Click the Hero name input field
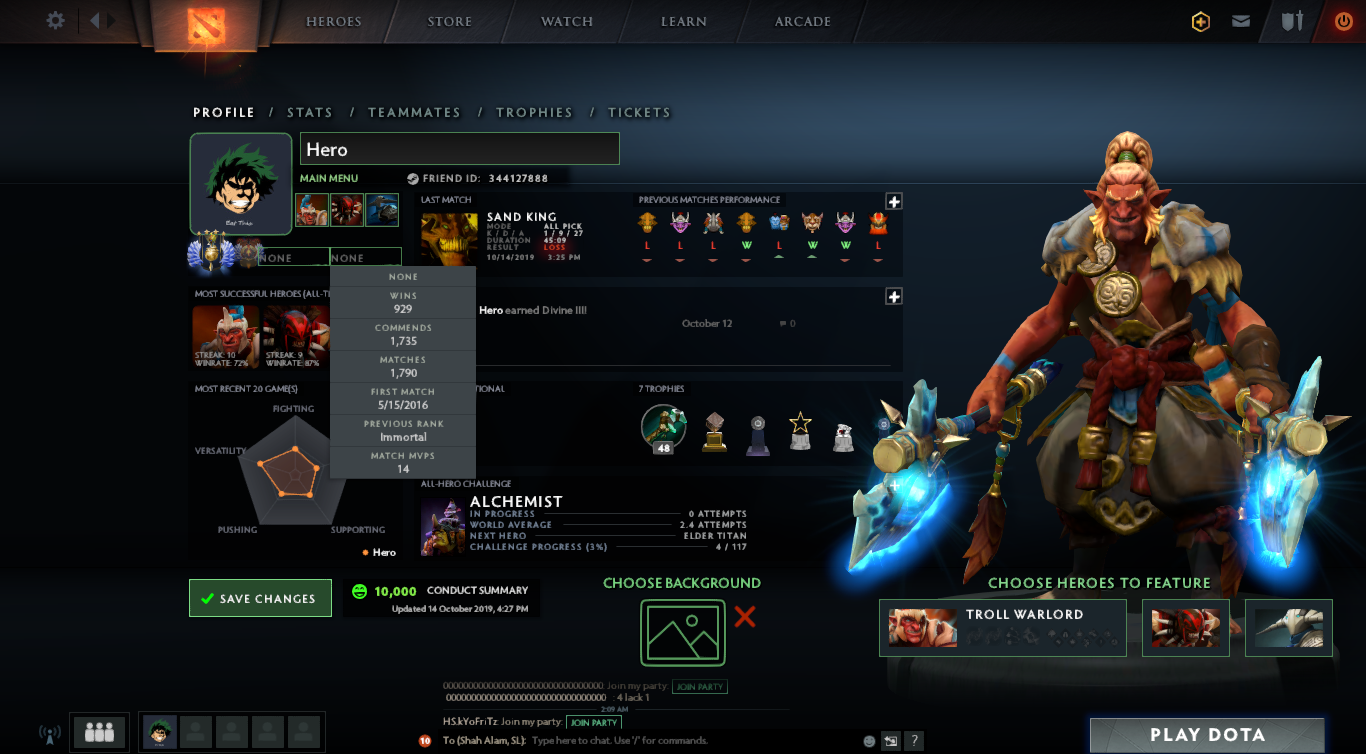This screenshot has width=1366, height=754. [x=459, y=149]
